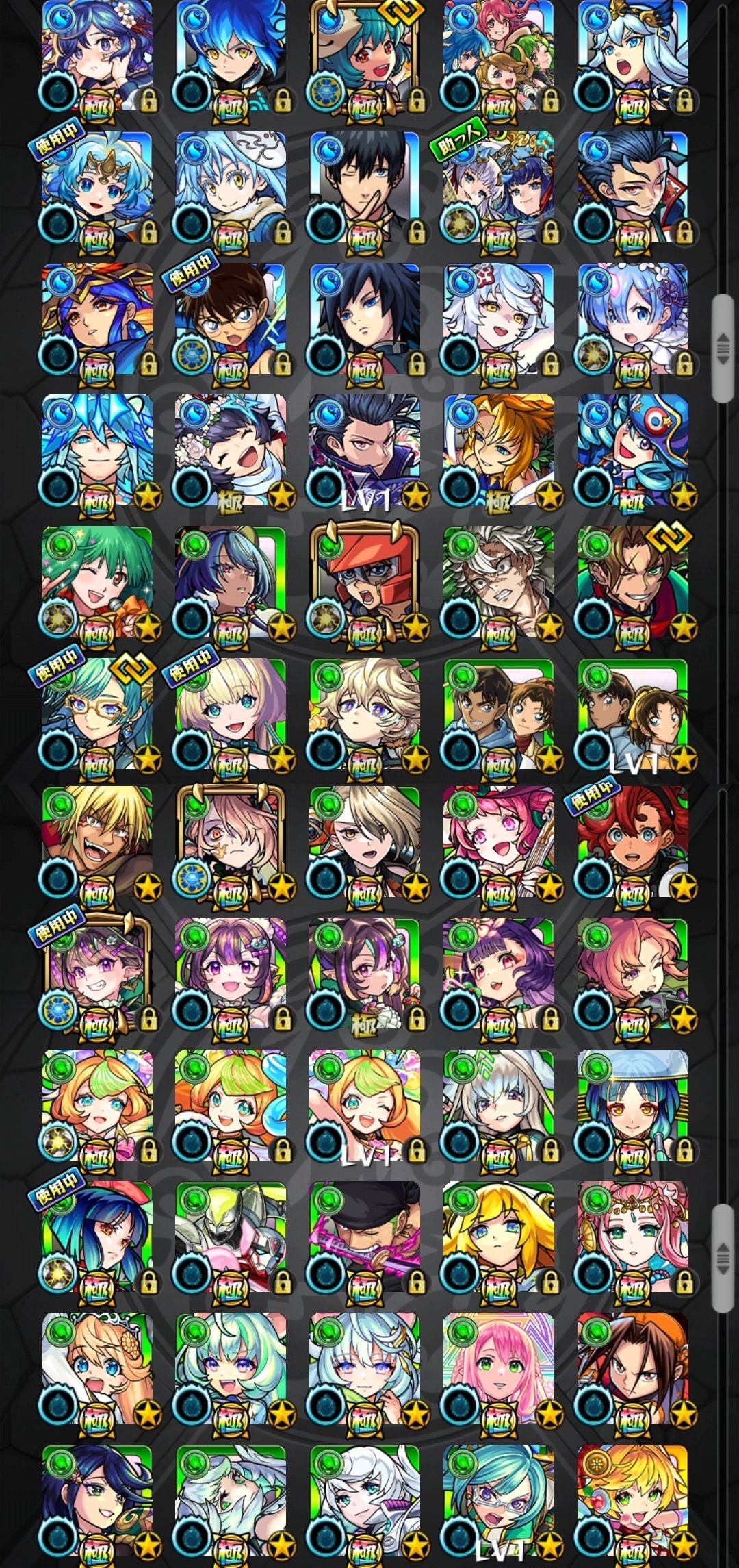Image resolution: width=739 pixels, height=1568 pixels.
Task: Pick the tile with the 助っ人 helper badge
Action: coord(498,188)
